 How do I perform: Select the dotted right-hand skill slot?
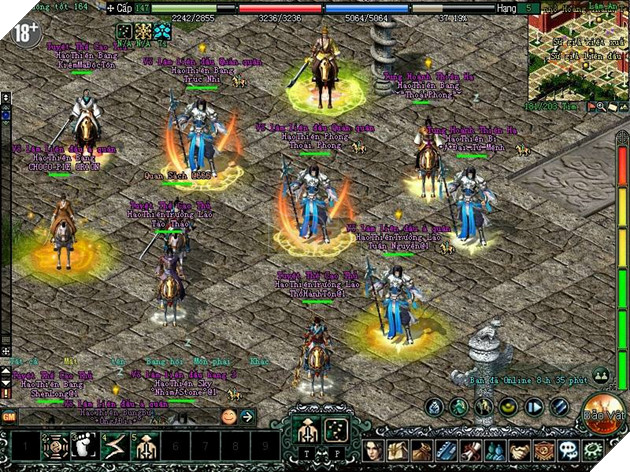point(338,433)
